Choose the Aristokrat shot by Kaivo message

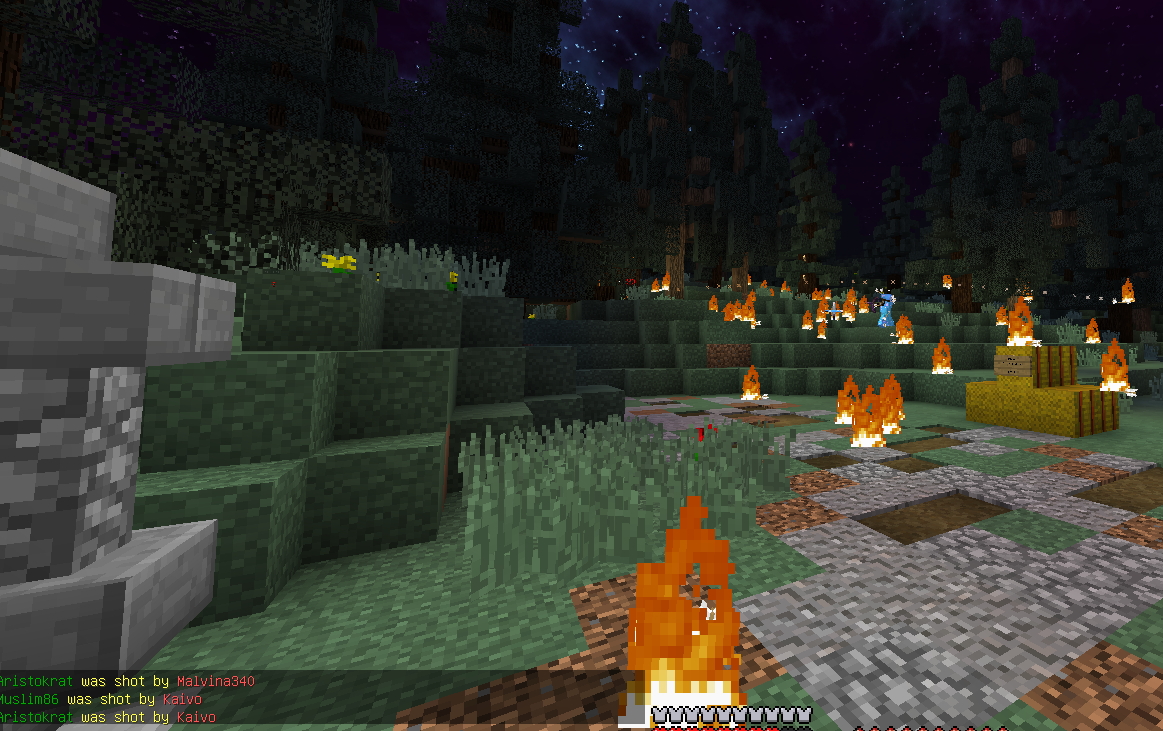[x=107, y=717]
